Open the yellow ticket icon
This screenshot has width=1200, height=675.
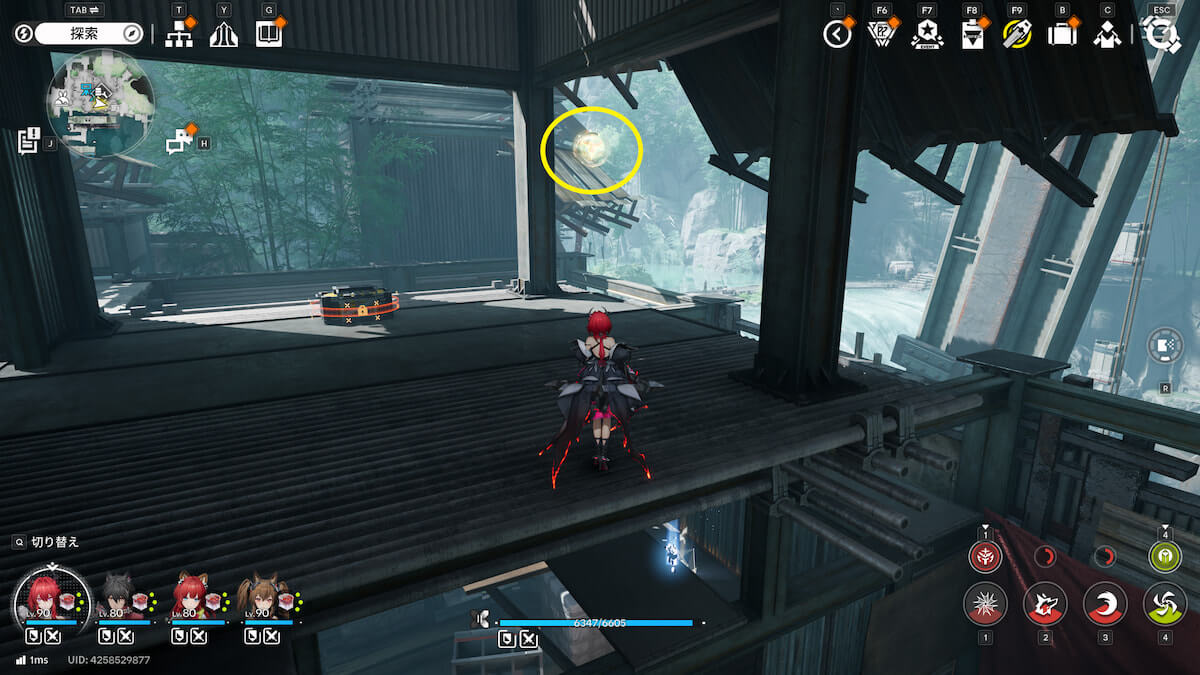pos(1017,35)
